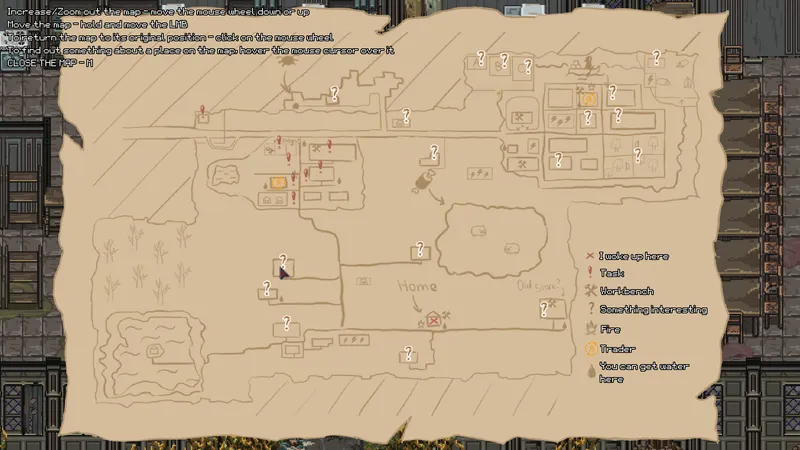
Task: Select the question mark near 'Old signs?'
Action: click(x=545, y=309)
